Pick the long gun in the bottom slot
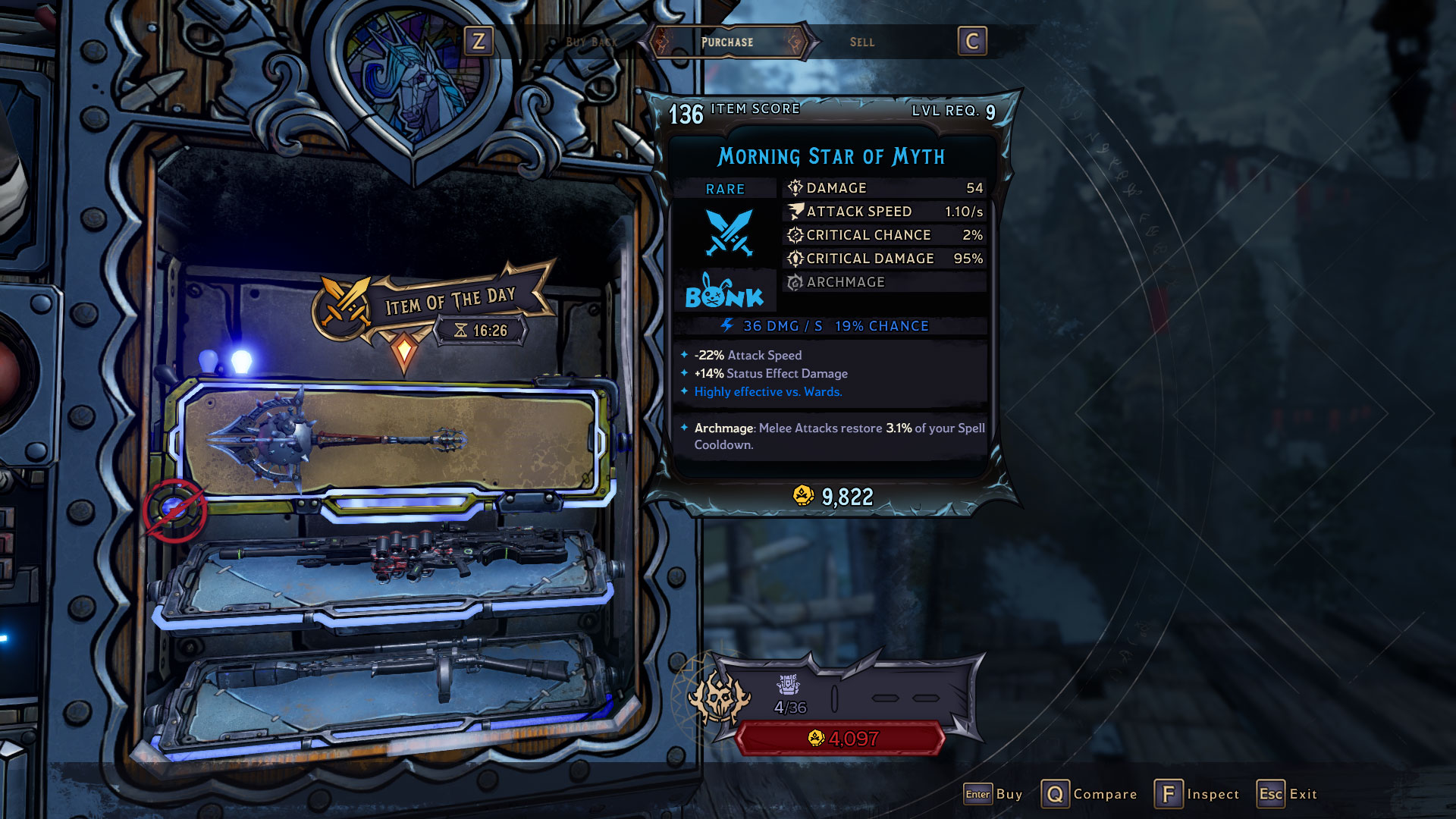The height and width of the screenshot is (819, 1456). 387,675
